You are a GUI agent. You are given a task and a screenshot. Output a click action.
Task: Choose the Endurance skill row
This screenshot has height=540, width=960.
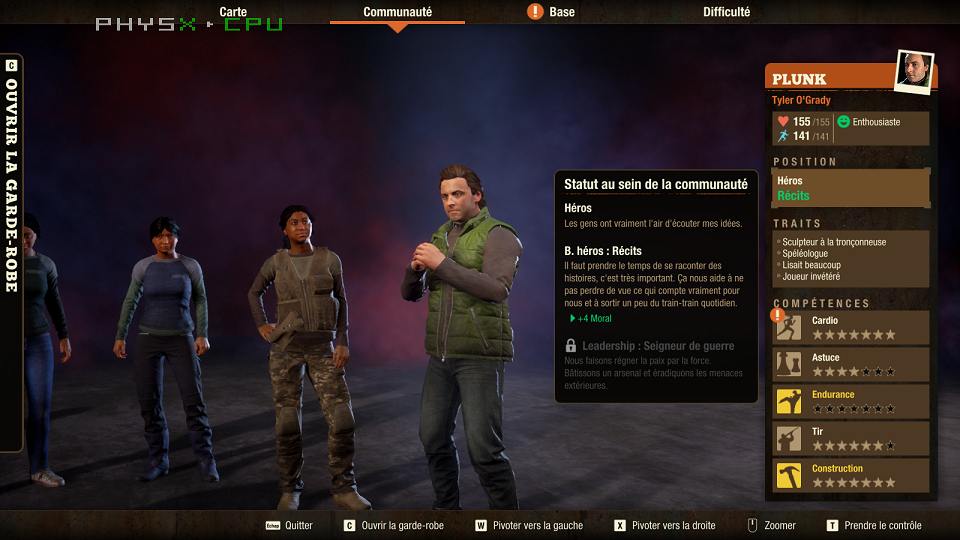pyautogui.click(x=851, y=401)
